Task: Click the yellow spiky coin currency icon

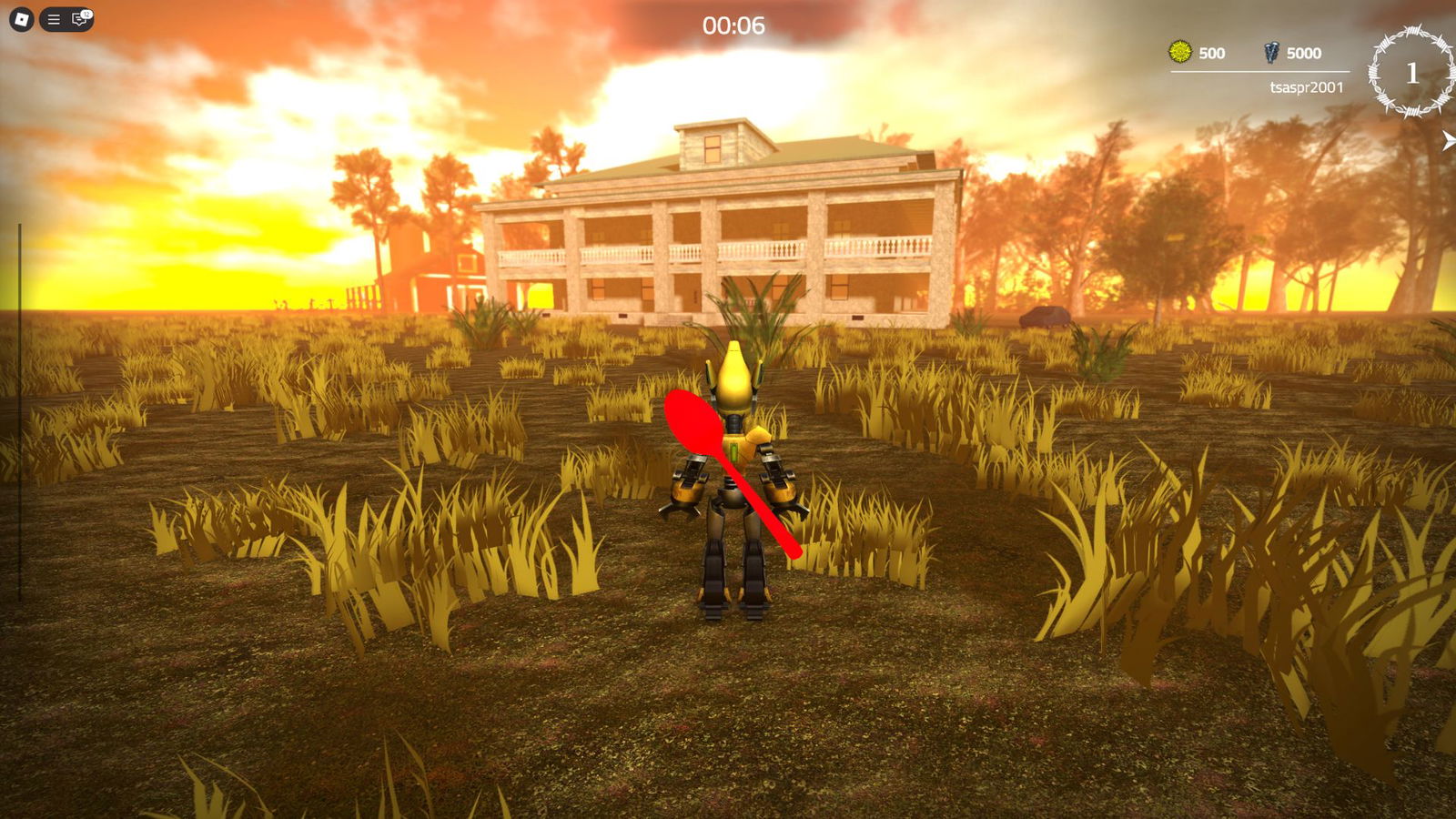Action: [x=1179, y=53]
